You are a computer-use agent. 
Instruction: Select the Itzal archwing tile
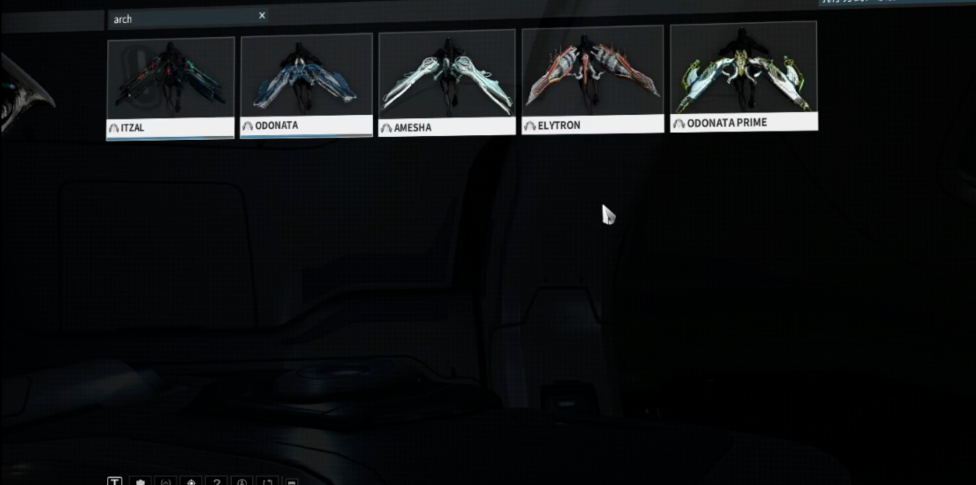click(x=171, y=88)
